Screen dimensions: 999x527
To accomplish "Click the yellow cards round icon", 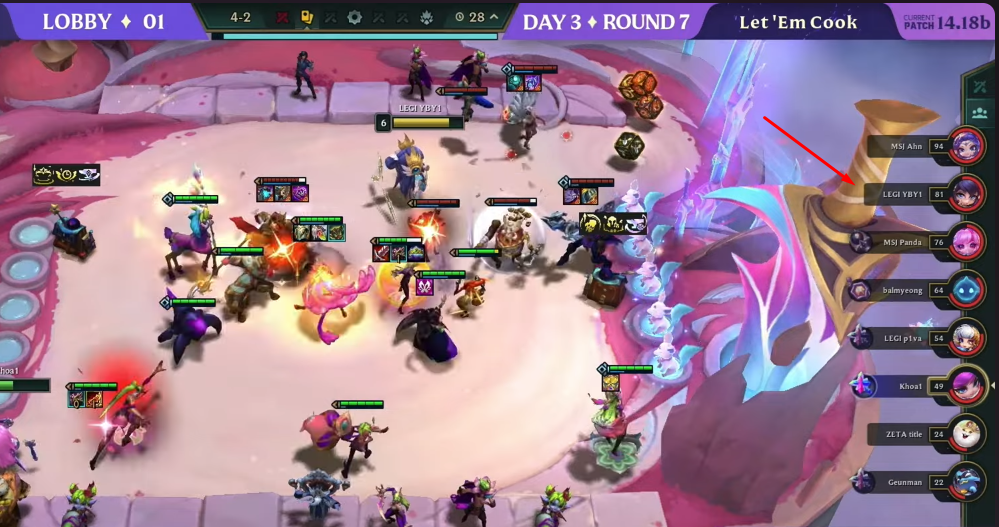I will point(307,17).
